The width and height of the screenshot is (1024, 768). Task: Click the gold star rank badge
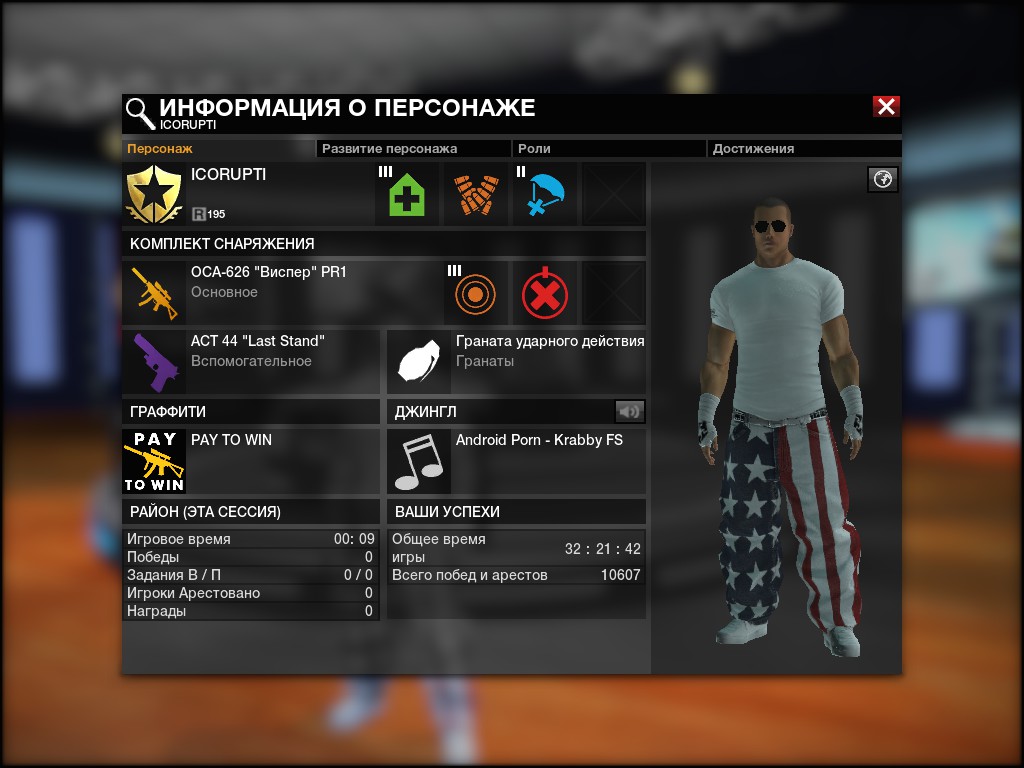(x=154, y=194)
